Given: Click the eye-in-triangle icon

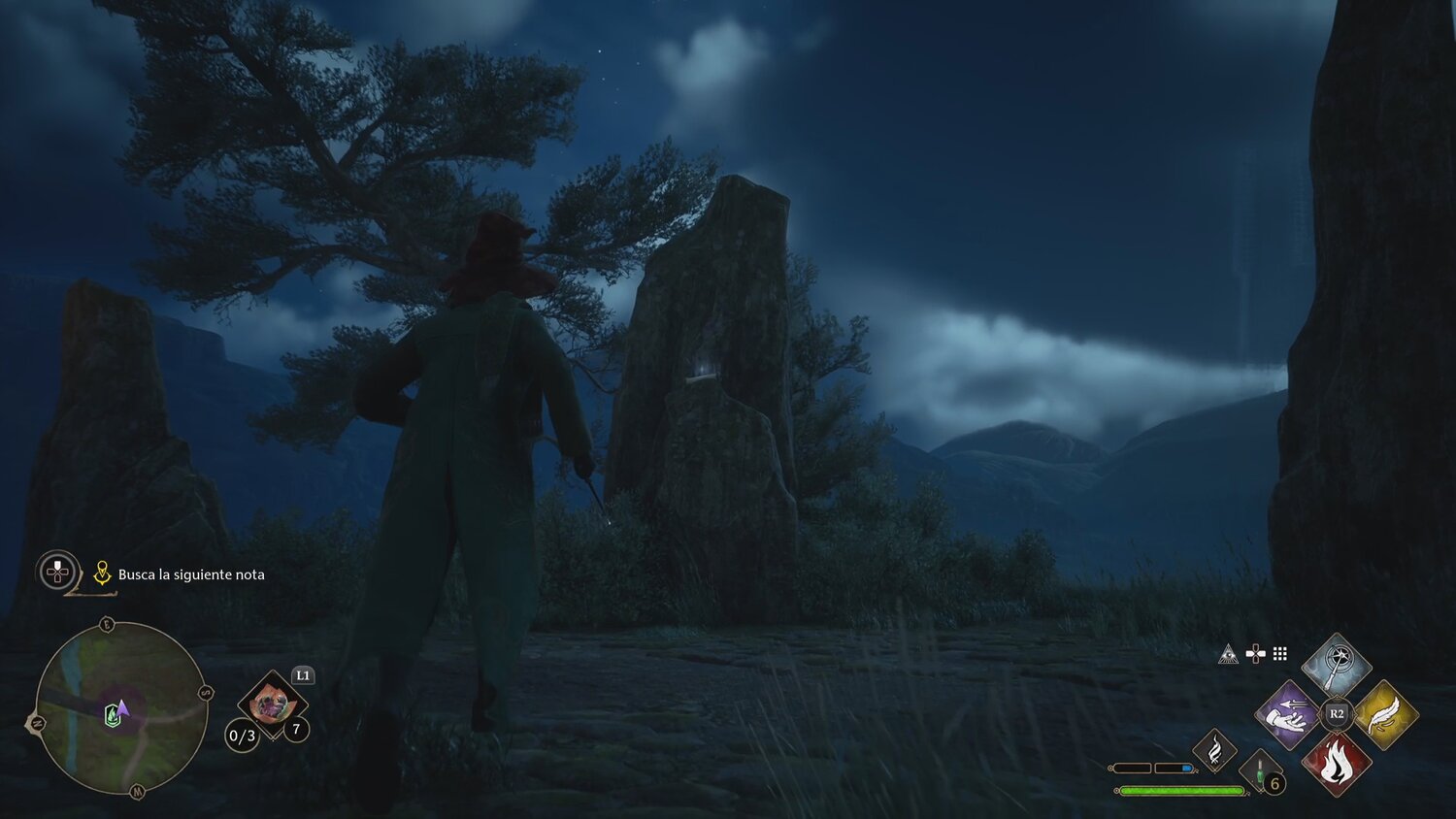Looking at the screenshot, I should click(1228, 654).
